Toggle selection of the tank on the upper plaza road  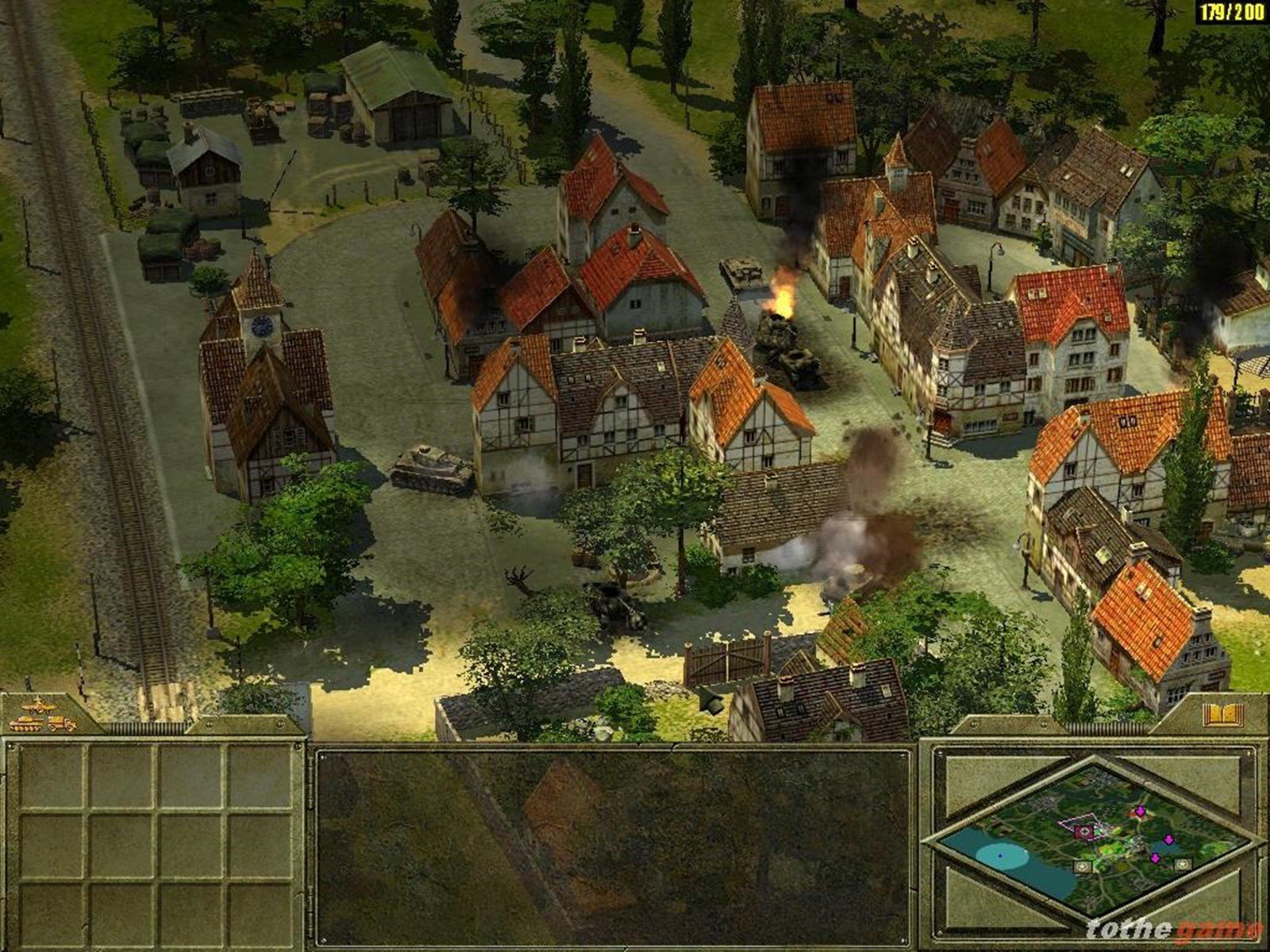(742, 270)
